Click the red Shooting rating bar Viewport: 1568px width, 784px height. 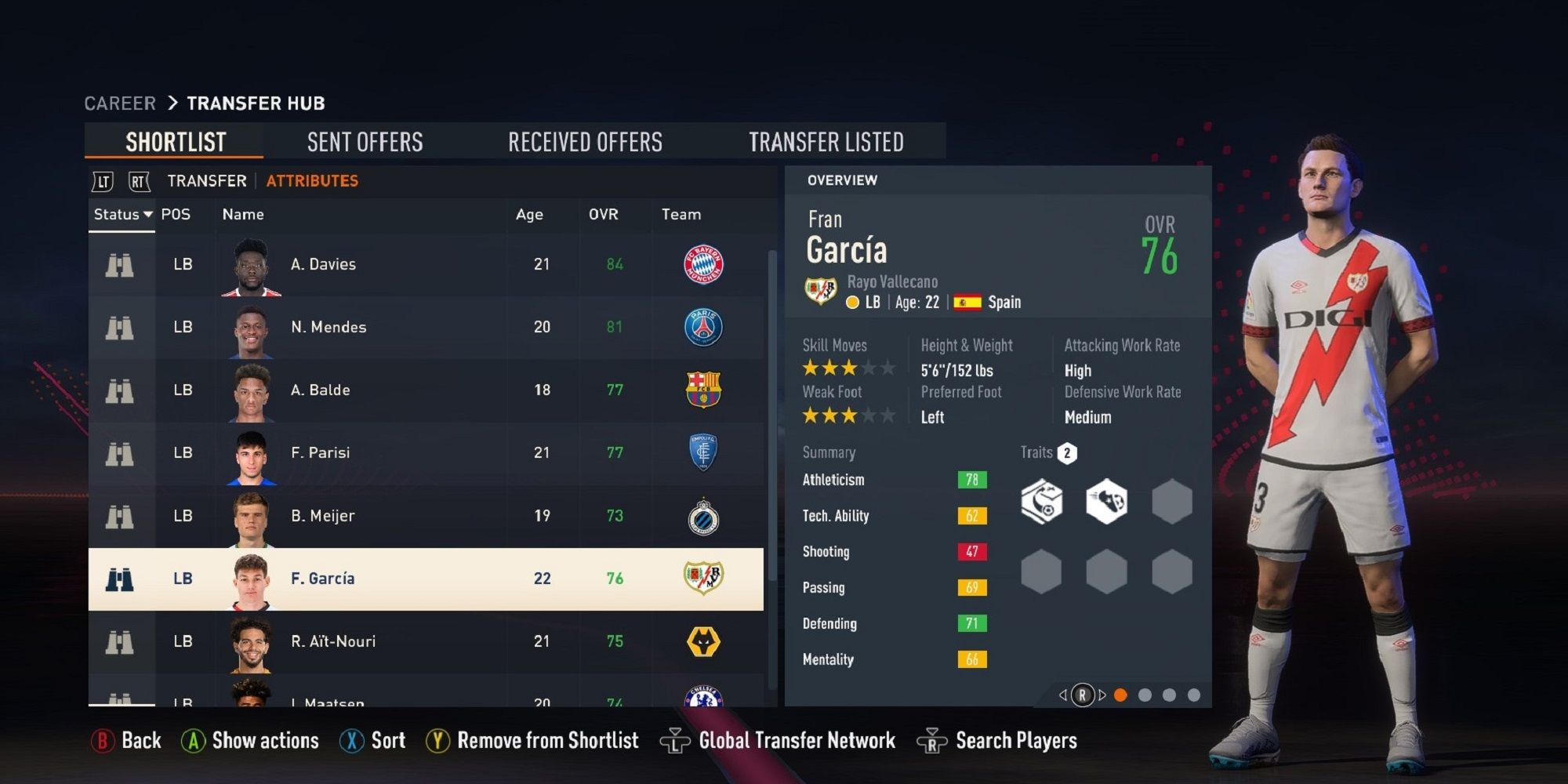pos(972,552)
